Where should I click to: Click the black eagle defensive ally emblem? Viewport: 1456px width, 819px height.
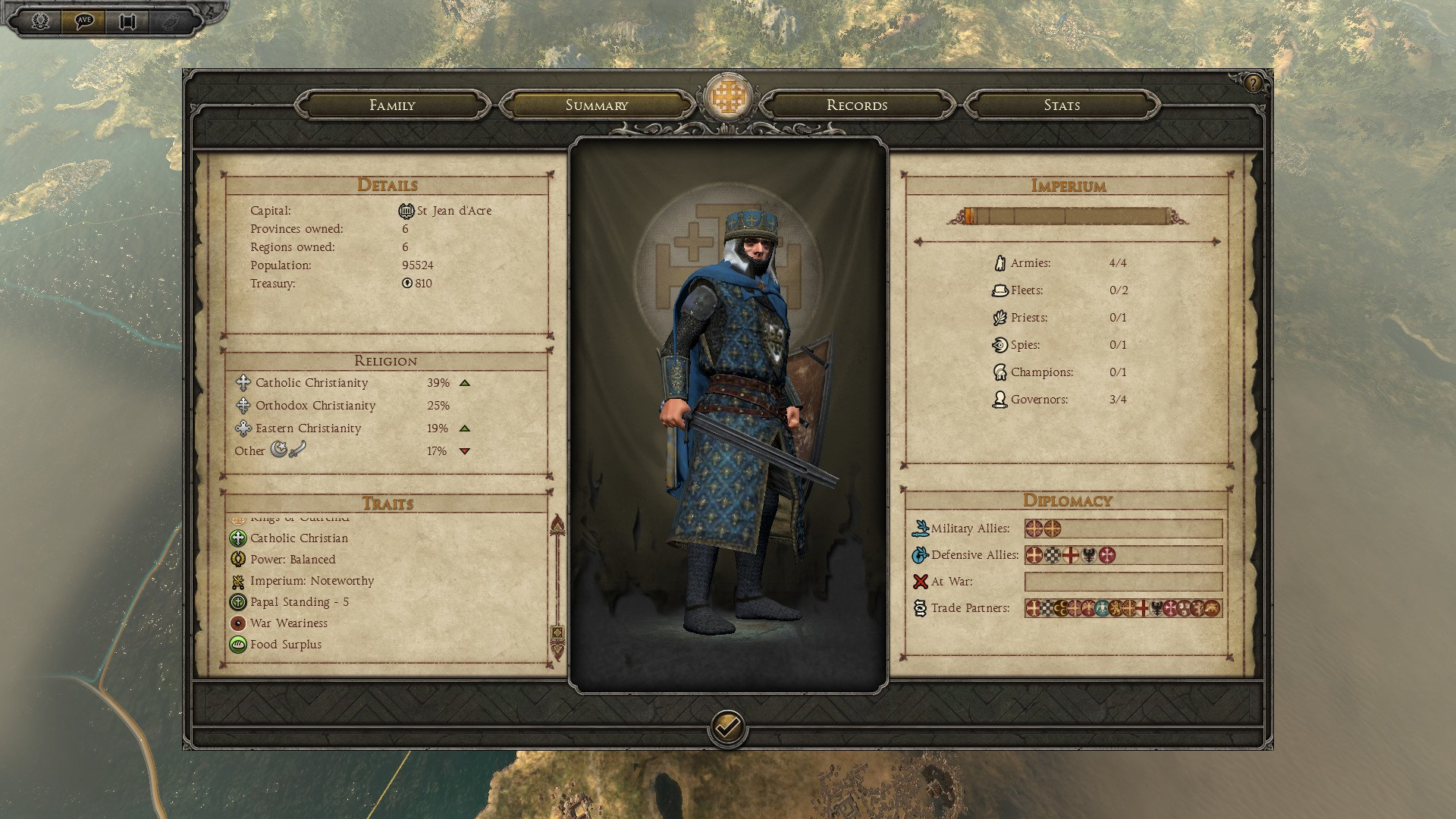tap(1089, 556)
